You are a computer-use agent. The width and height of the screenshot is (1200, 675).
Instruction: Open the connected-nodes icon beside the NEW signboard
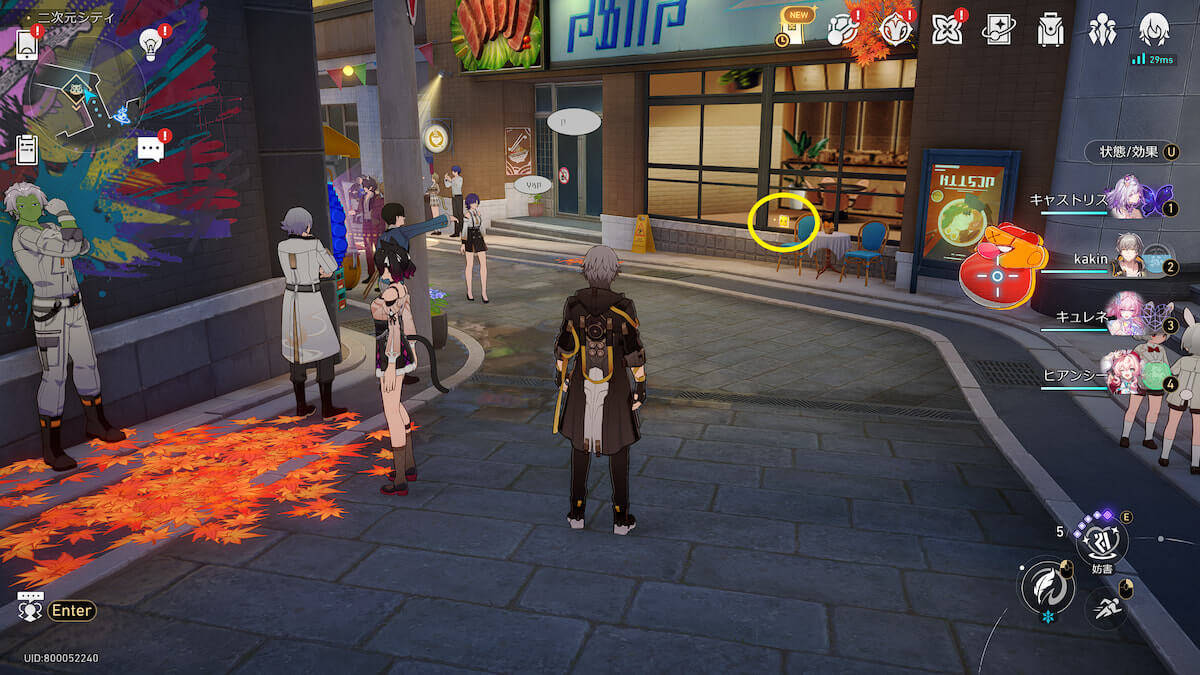coord(843,29)
